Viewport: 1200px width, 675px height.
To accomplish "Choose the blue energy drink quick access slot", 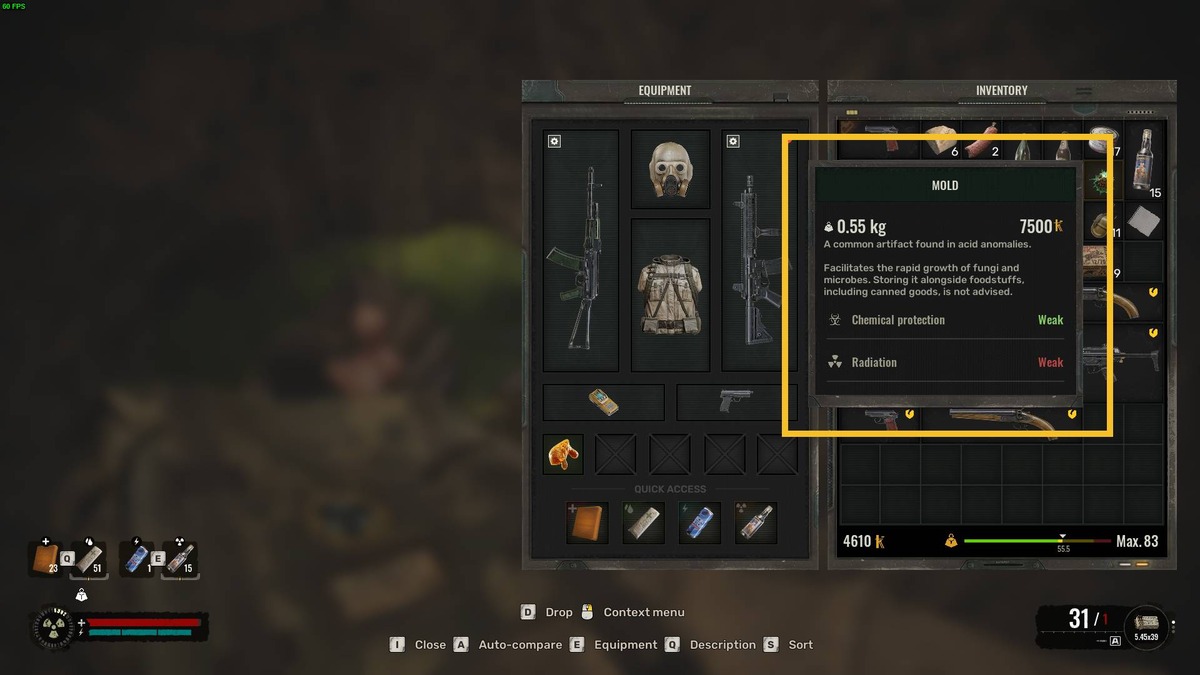I will pos(699,523).
